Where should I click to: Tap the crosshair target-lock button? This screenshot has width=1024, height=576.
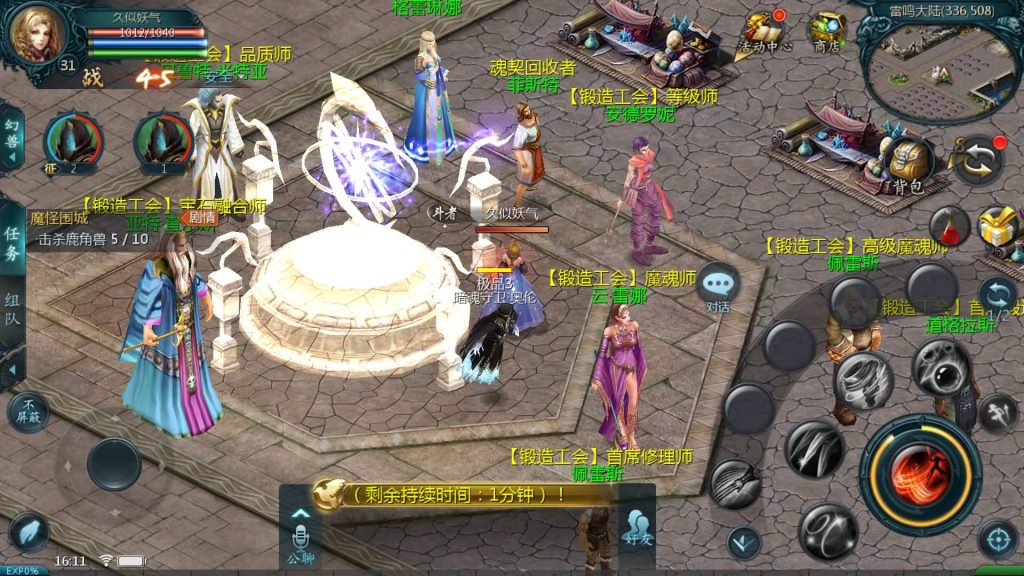(x=997, y=540)
